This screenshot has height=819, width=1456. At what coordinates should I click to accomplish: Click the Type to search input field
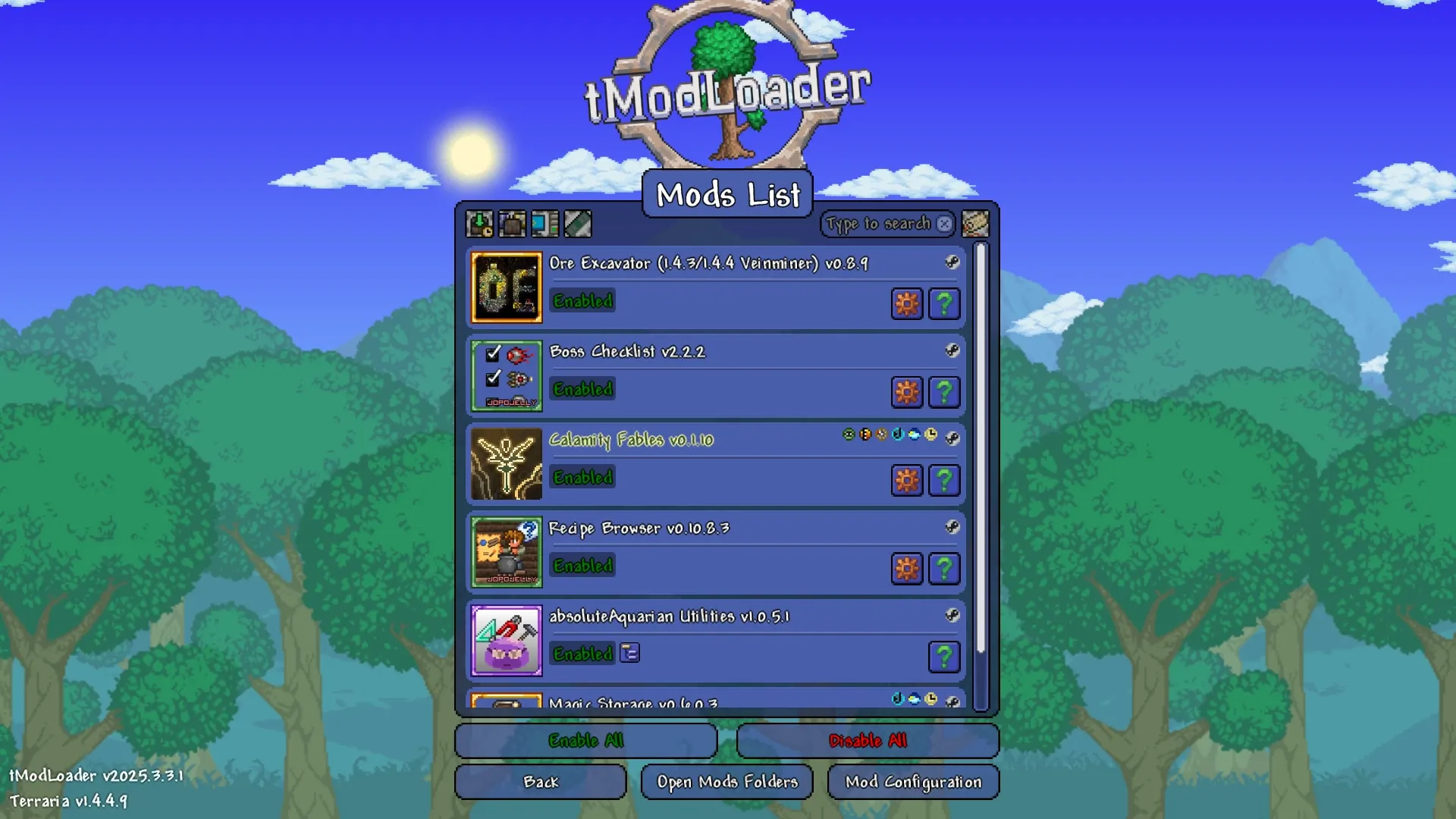(x=880, y=224)
